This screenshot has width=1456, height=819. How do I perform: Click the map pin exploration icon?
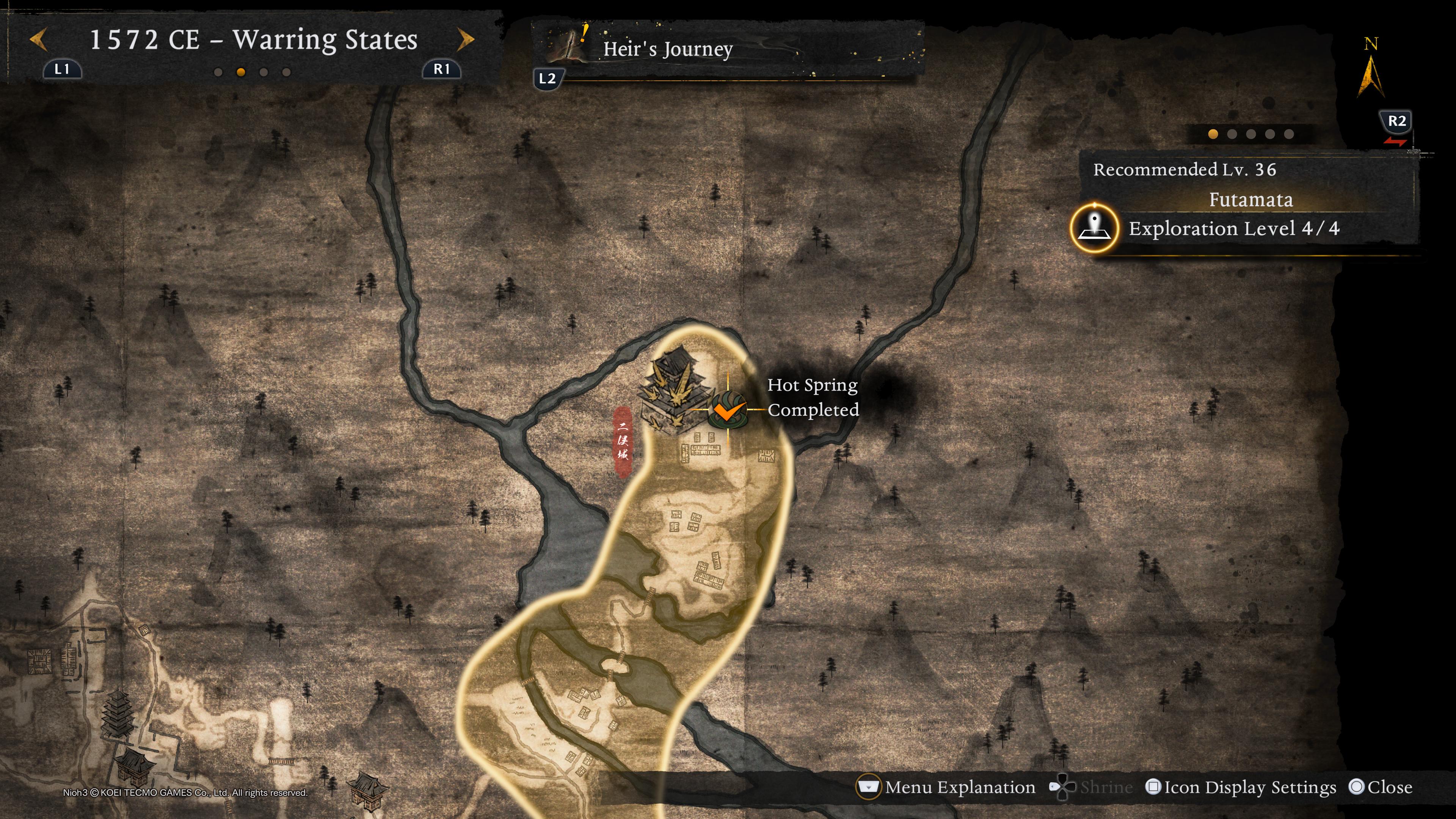point(1094,228)
